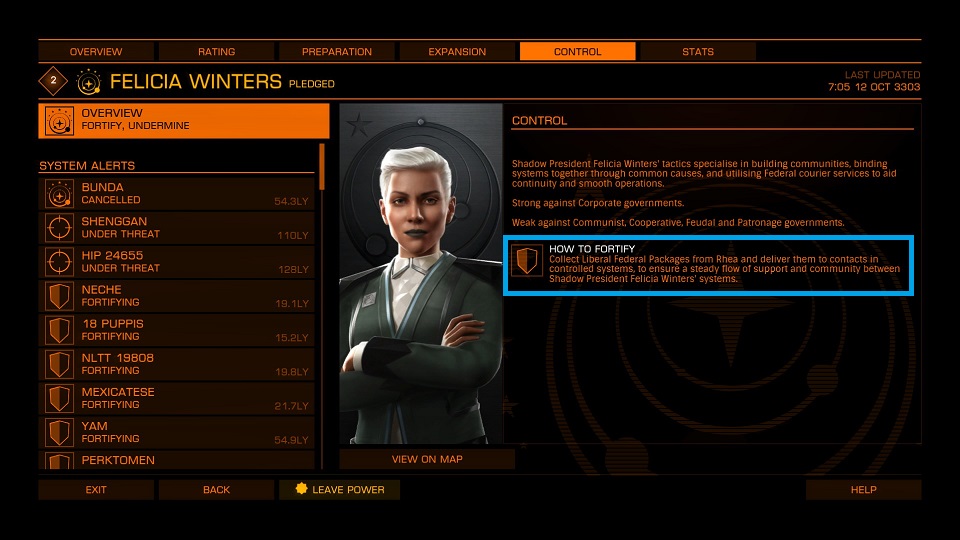Leave Power pledge with Felicia Winters
This screenshot has height=540, width=960.
click(x=339, y=490)
